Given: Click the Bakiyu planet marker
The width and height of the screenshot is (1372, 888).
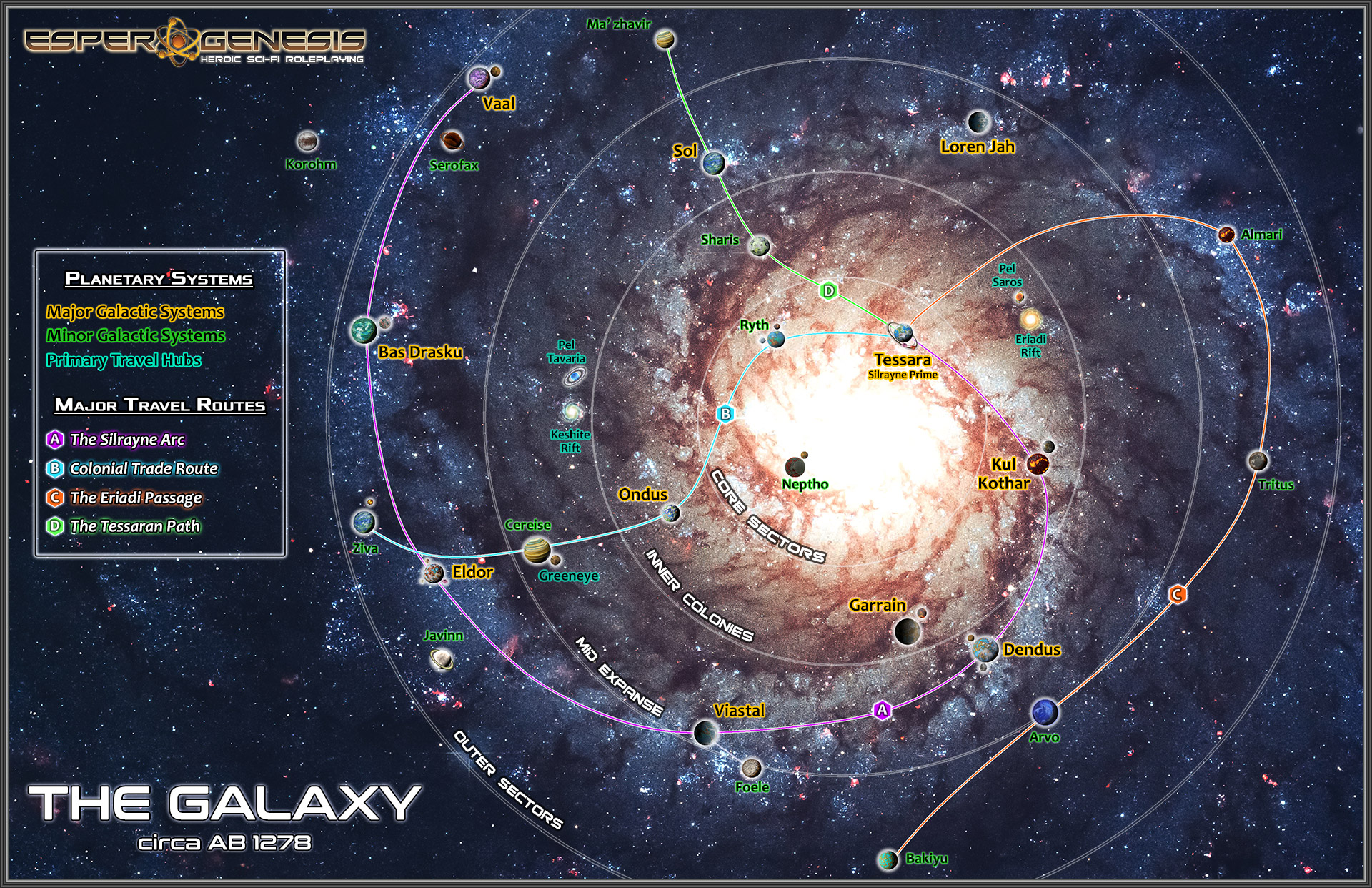Looking at the screenshot, I should point(888,859).
